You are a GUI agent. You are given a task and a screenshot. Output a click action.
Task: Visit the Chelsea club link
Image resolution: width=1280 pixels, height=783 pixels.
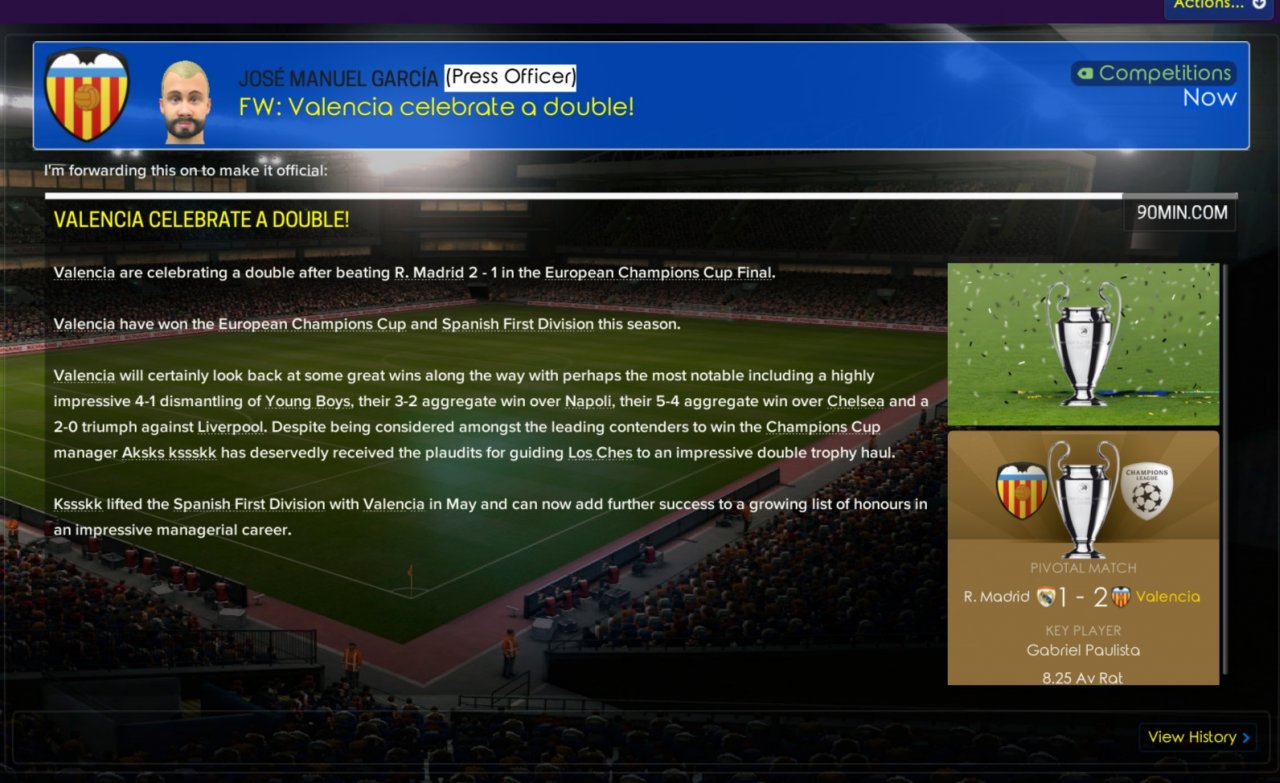[x=856, y=401]
